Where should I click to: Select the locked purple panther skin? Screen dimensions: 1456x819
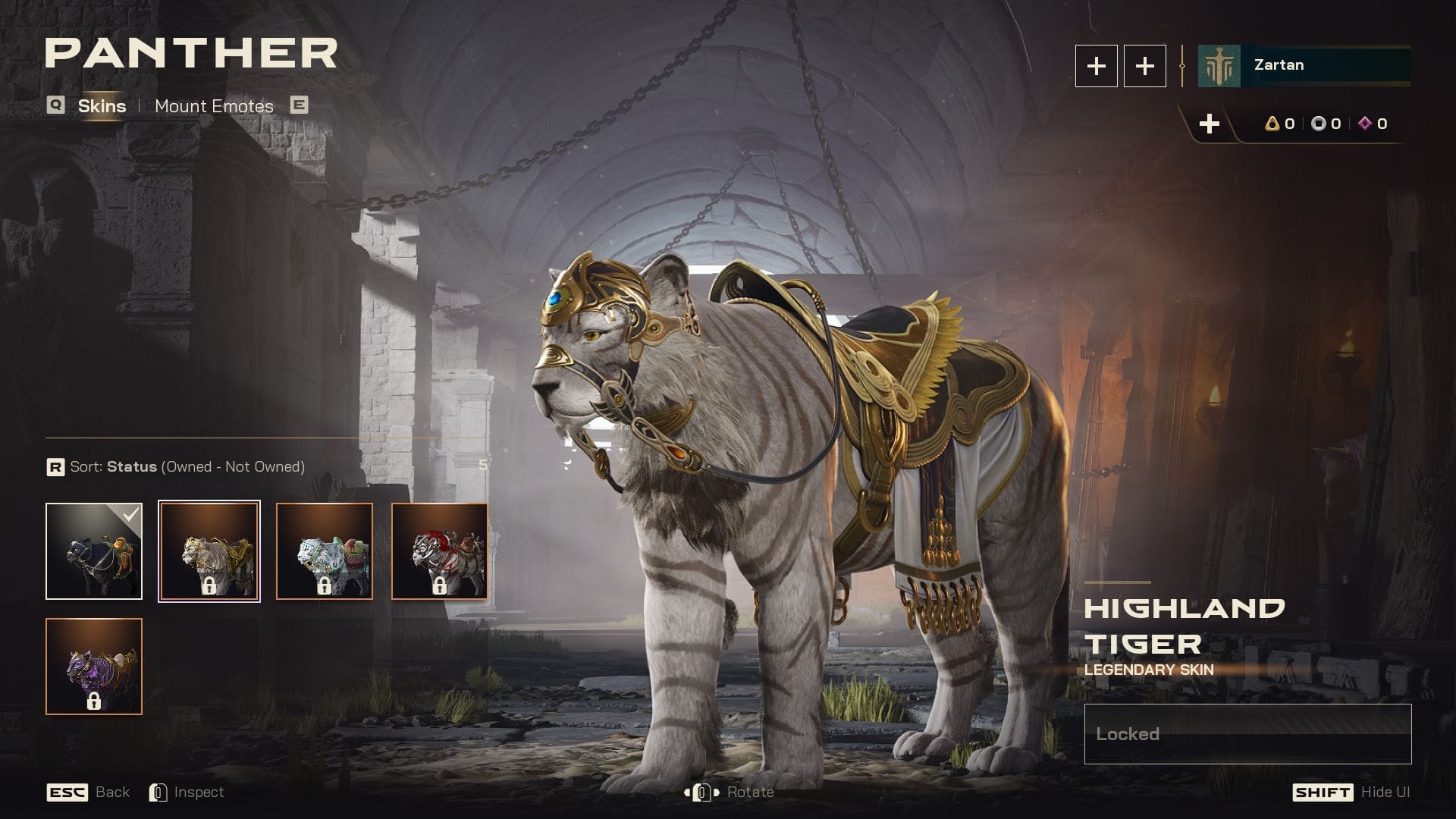94,667
